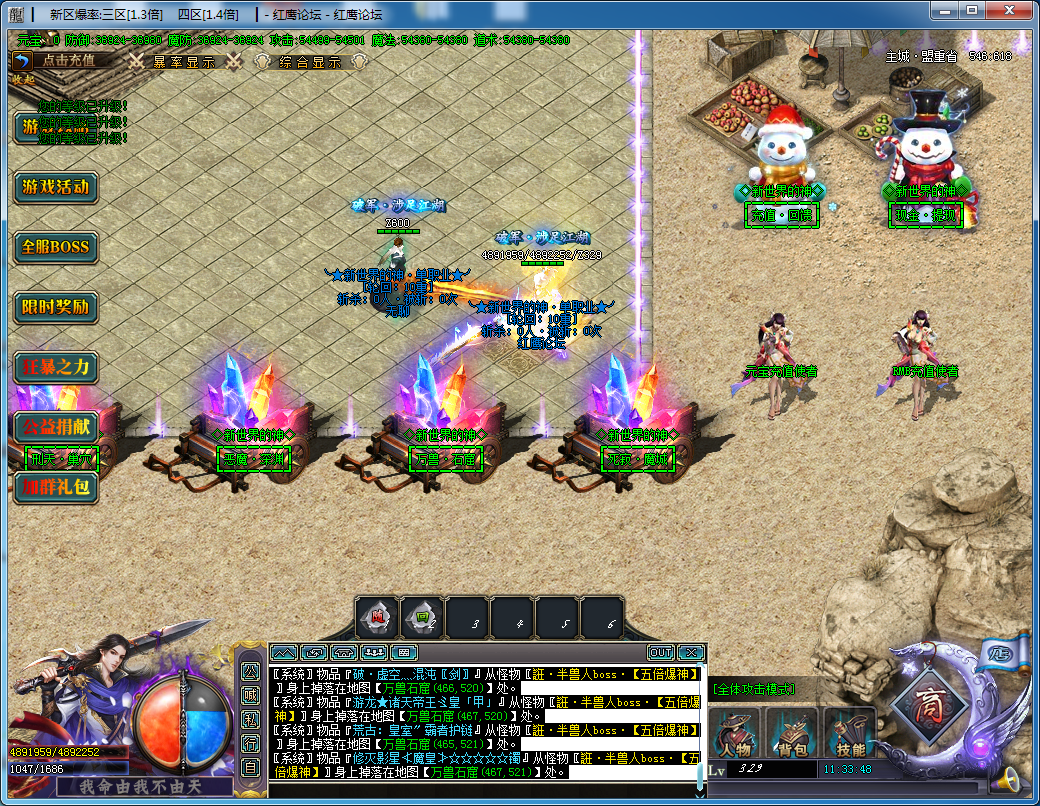Viewport: 1040px width, 806px height.
Task: Open the 全服BOSS list
Action: (56, 247)
